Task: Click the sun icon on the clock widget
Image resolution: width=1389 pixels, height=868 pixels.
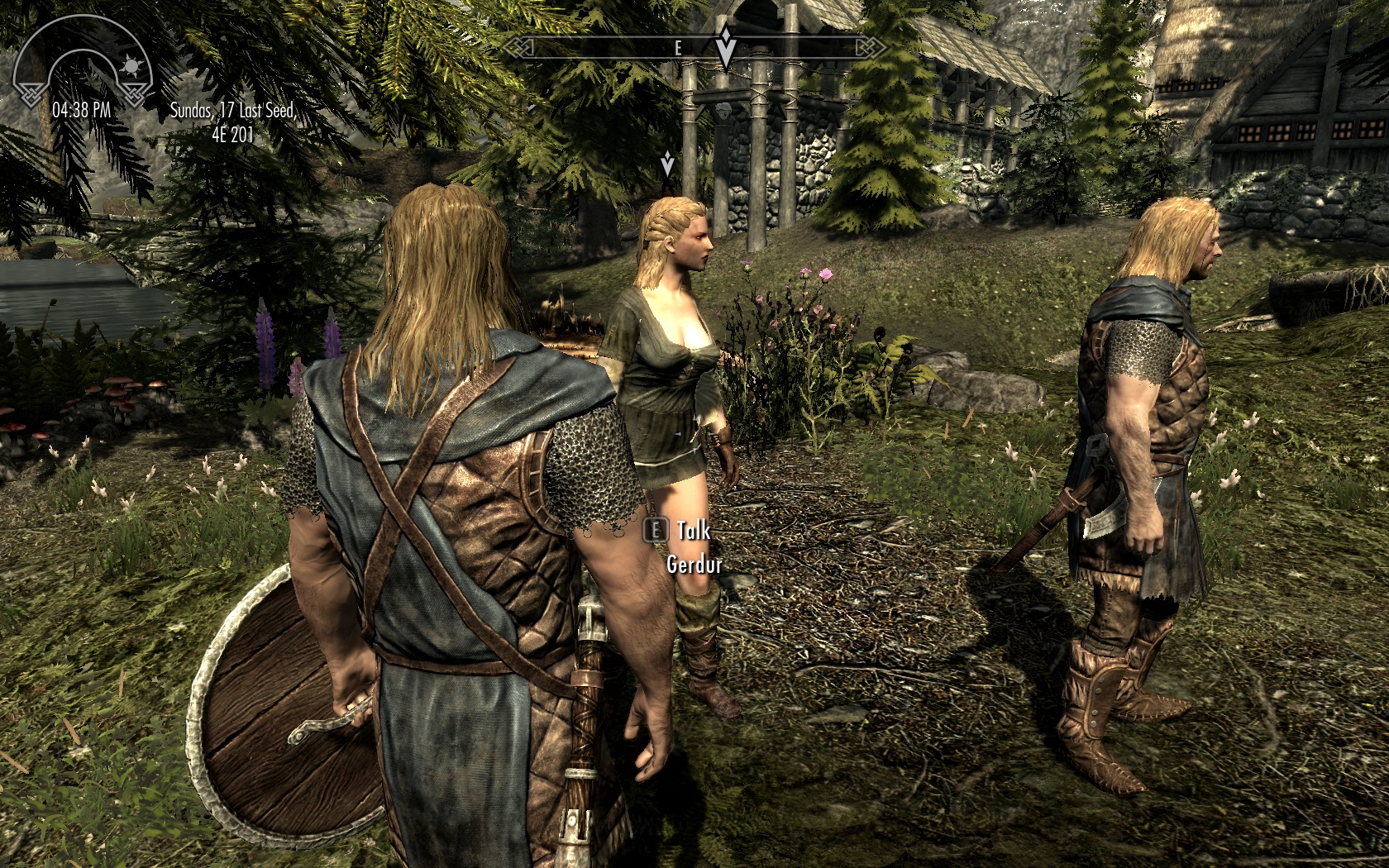Action: (x=133, y=65)
